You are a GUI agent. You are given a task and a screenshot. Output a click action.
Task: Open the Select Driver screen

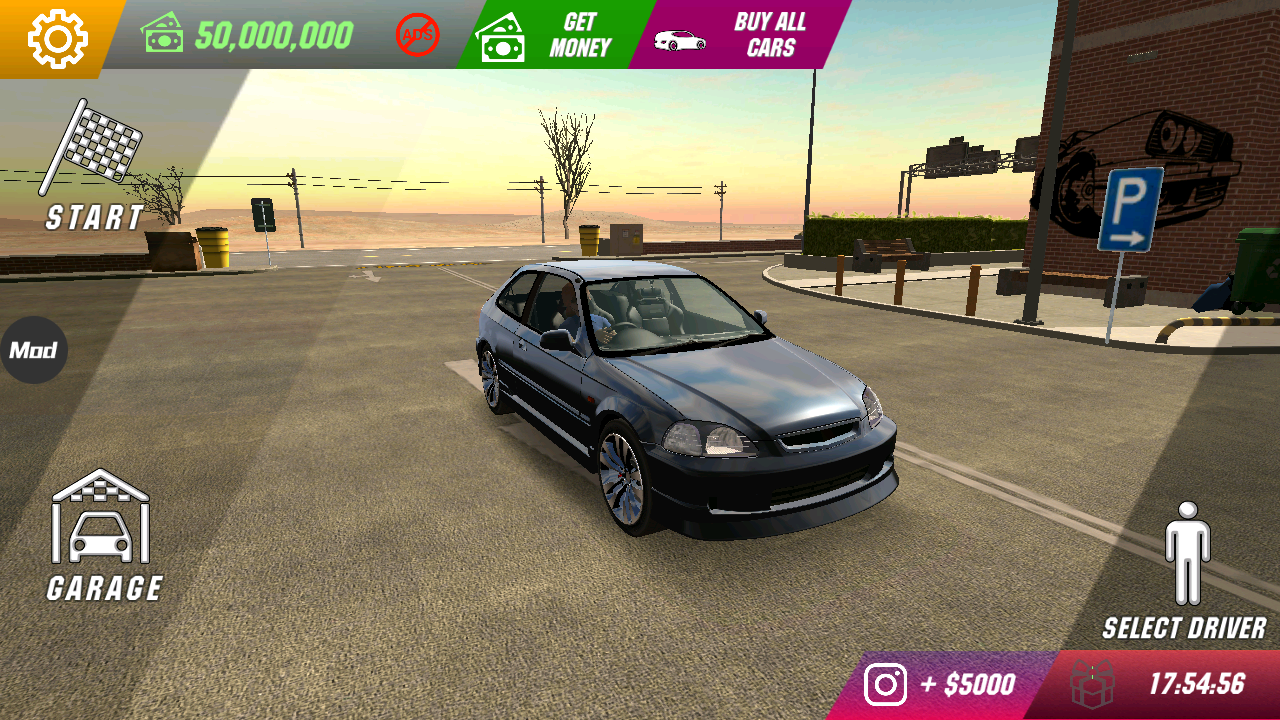click(x=1186, y=570)
